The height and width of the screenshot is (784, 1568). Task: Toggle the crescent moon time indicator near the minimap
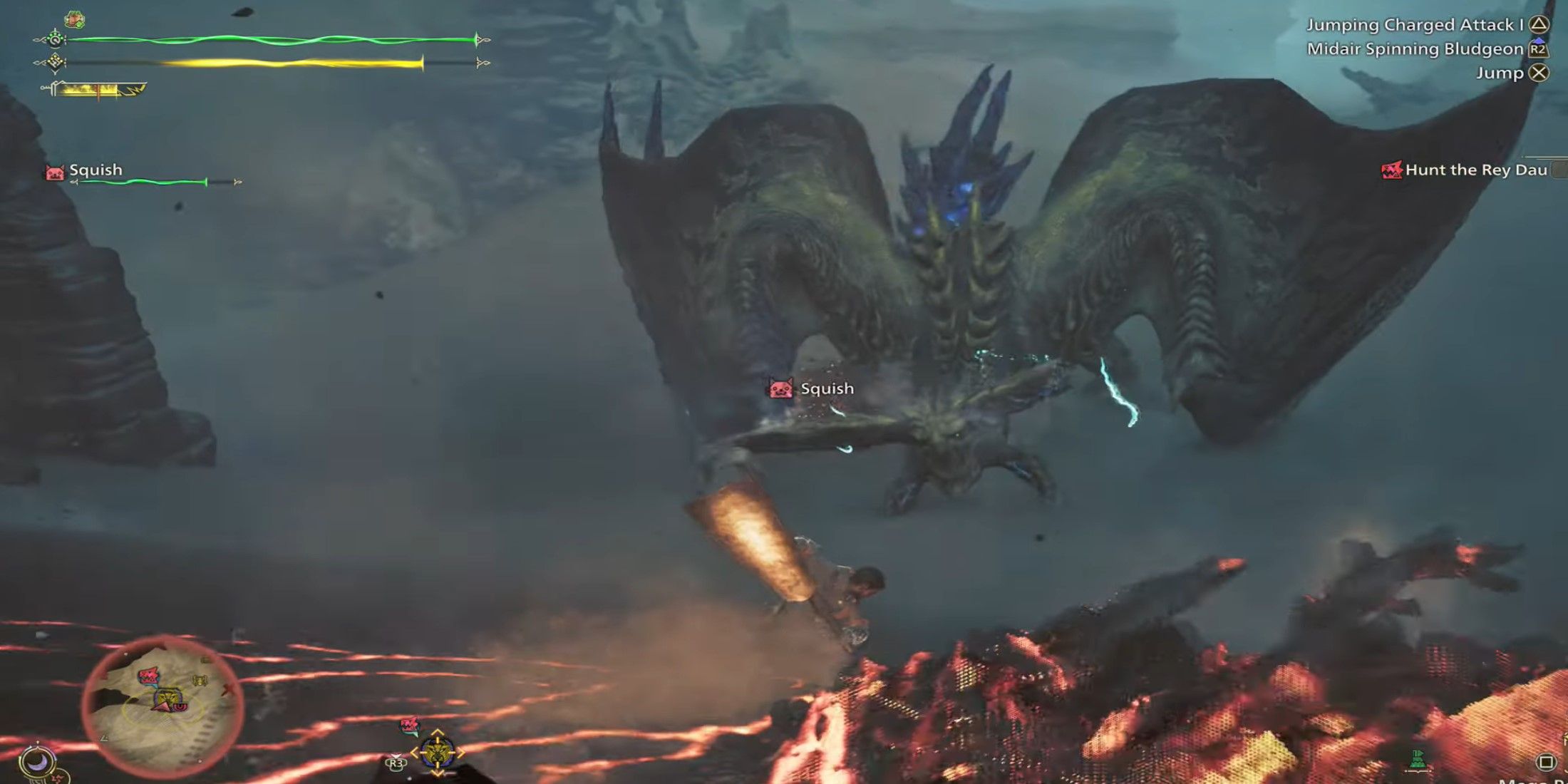(38, 761)
